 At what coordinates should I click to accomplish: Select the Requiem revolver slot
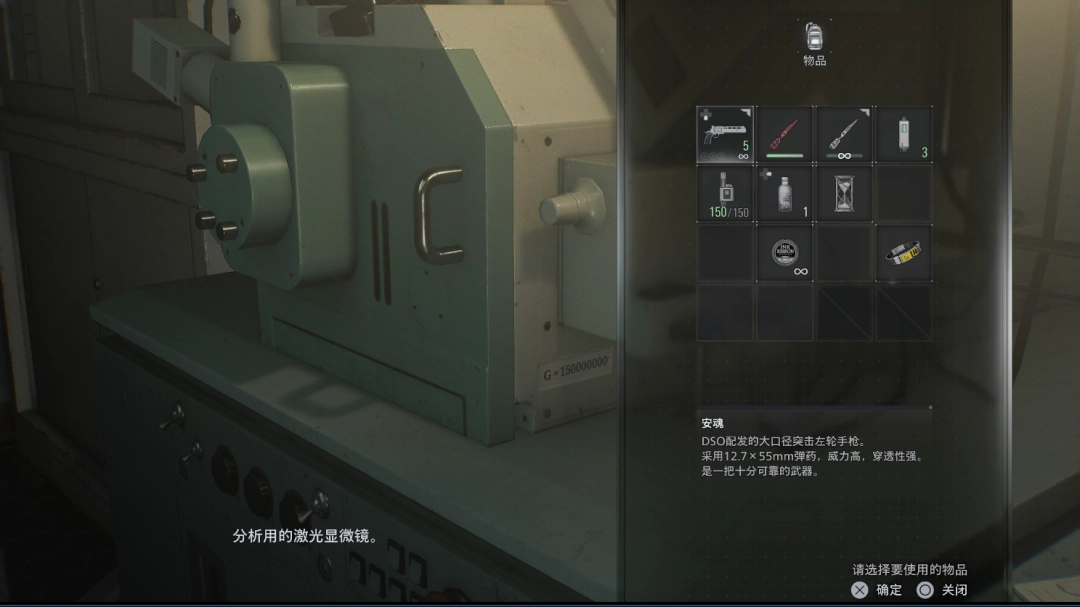[x=725, y=134]
